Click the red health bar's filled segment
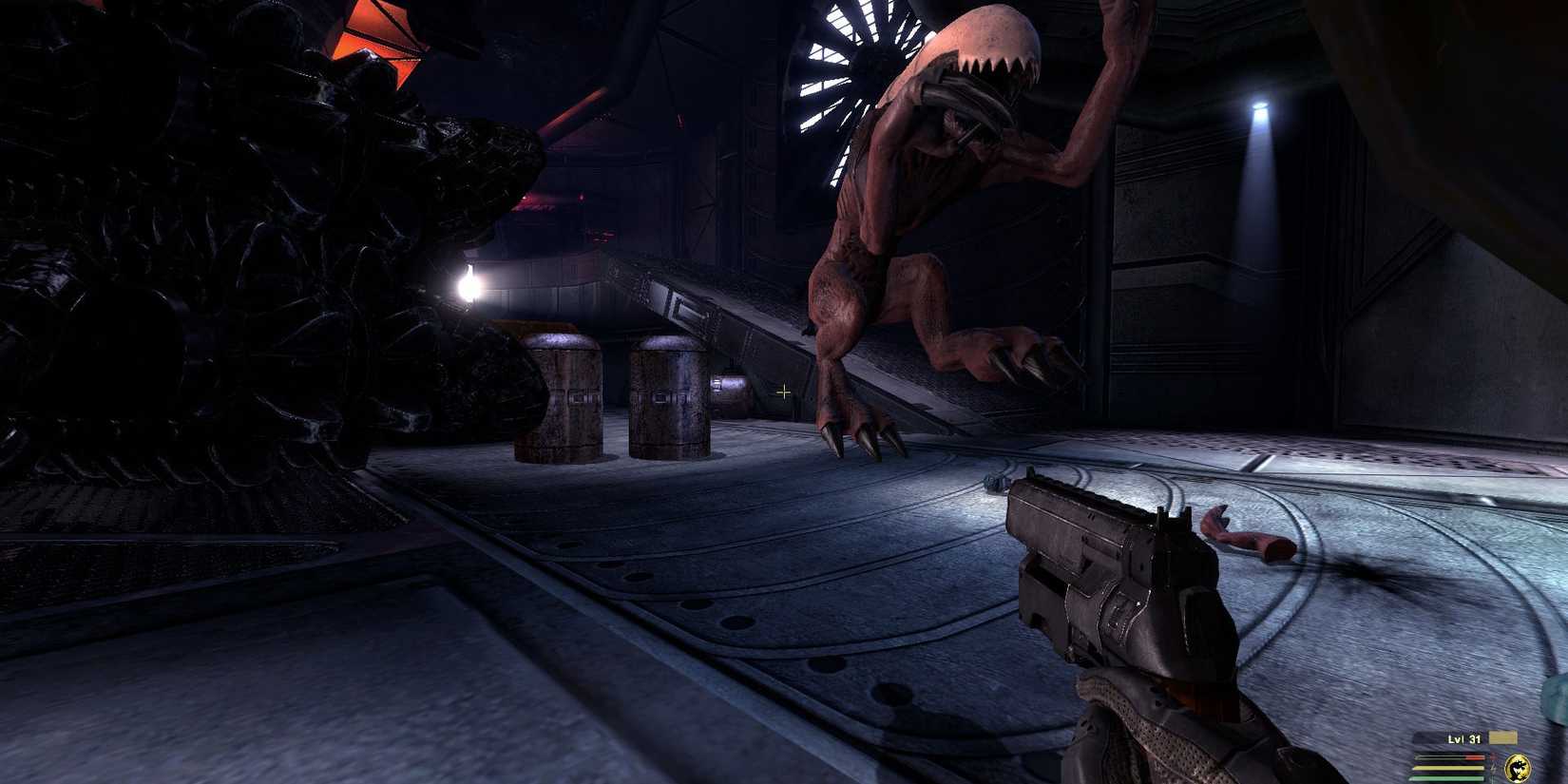The width and height of the screenshot is (1568, 784). (x=1474, y=757)
